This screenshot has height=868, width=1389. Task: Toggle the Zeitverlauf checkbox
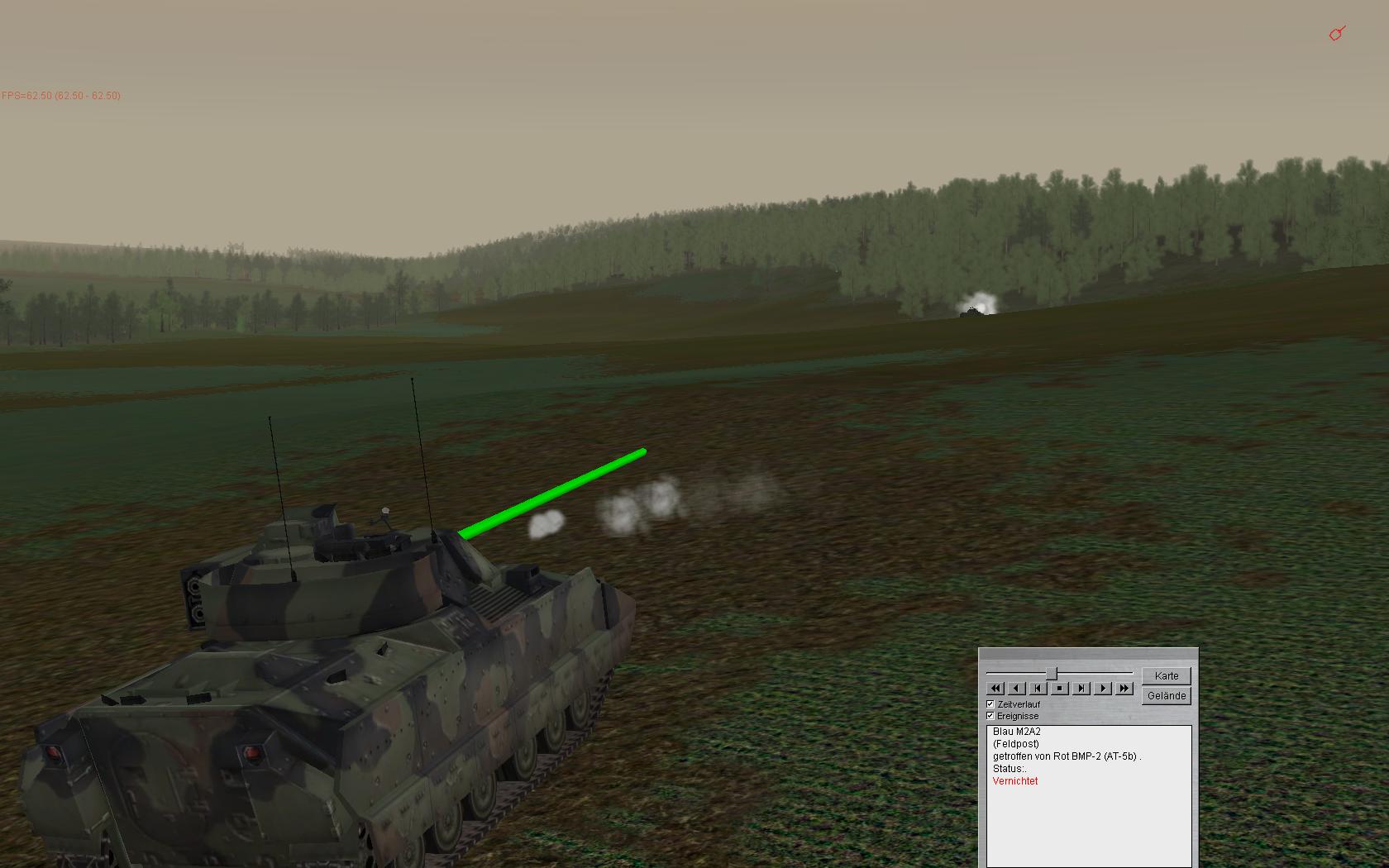tap(990, 704)
